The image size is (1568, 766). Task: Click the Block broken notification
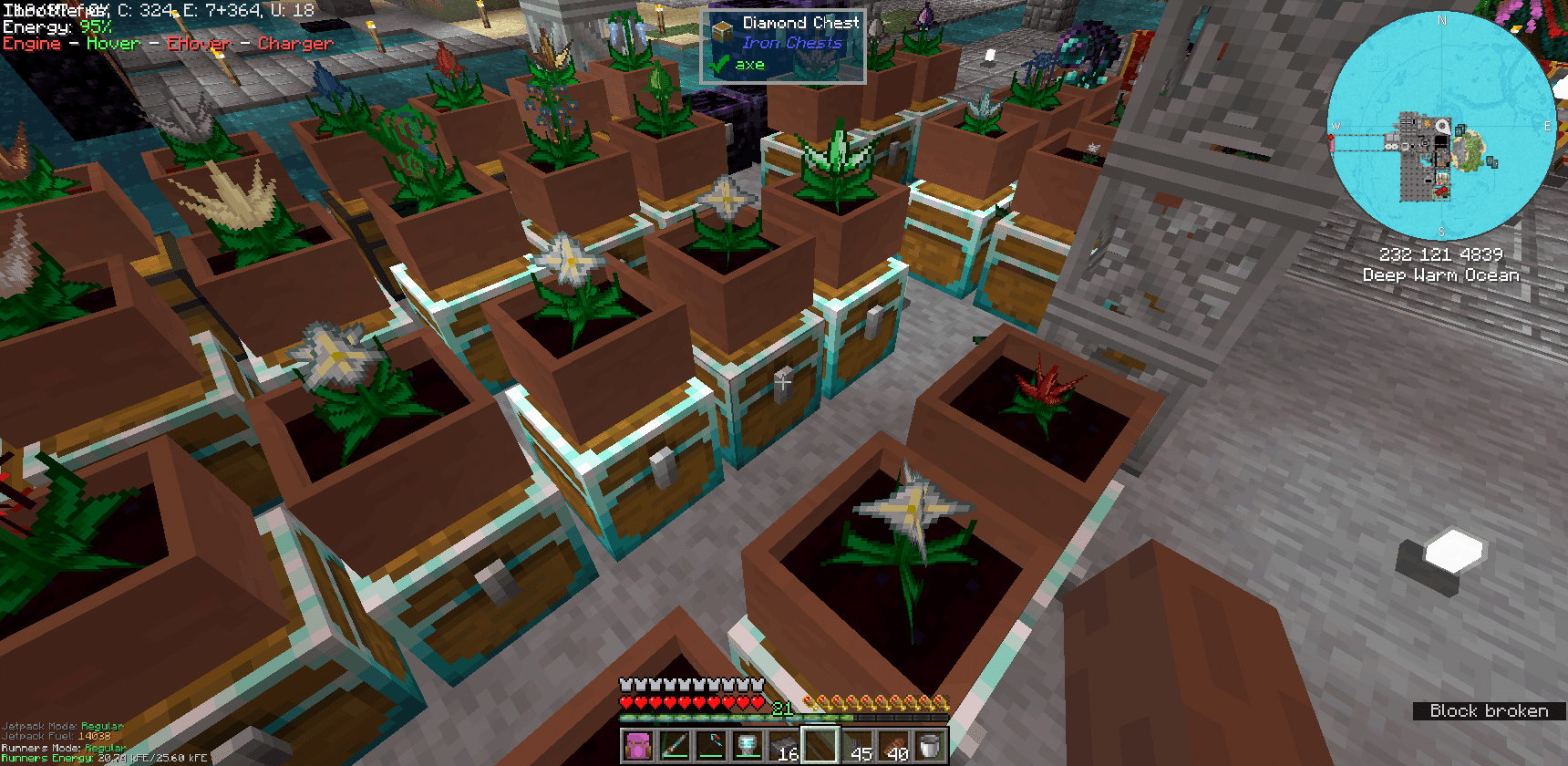[x=1489, y=710]
